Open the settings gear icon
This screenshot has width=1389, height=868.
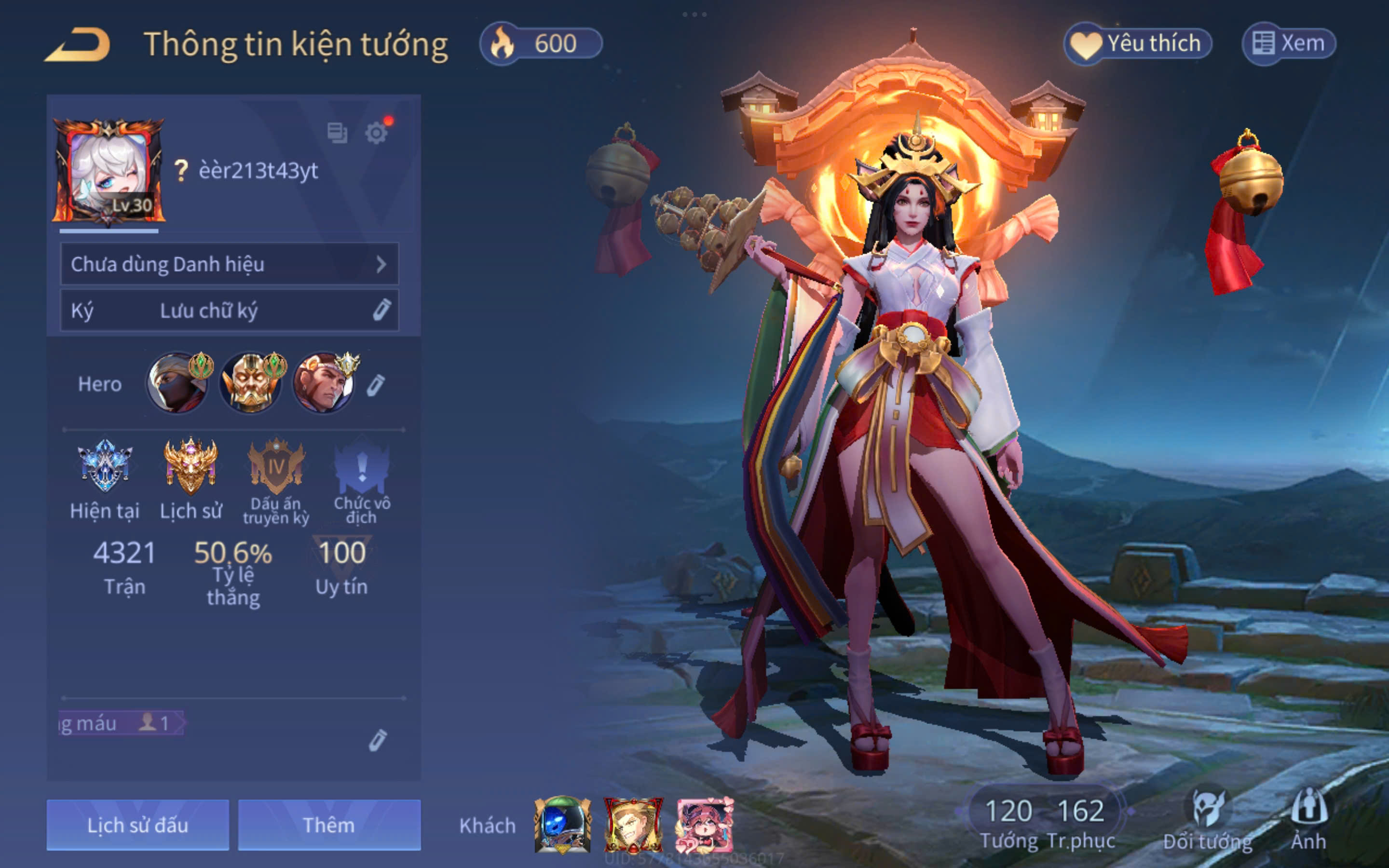[376, 133]
